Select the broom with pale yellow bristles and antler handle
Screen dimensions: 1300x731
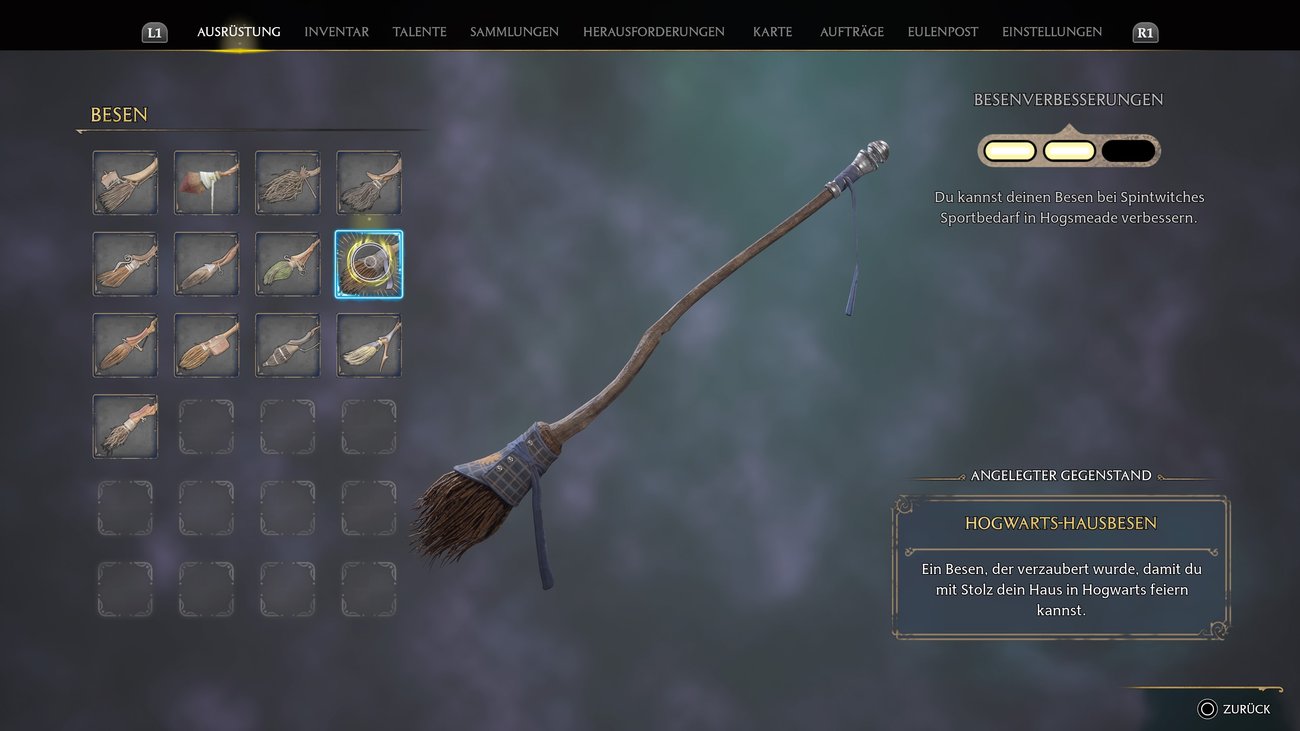pos(369,345)
